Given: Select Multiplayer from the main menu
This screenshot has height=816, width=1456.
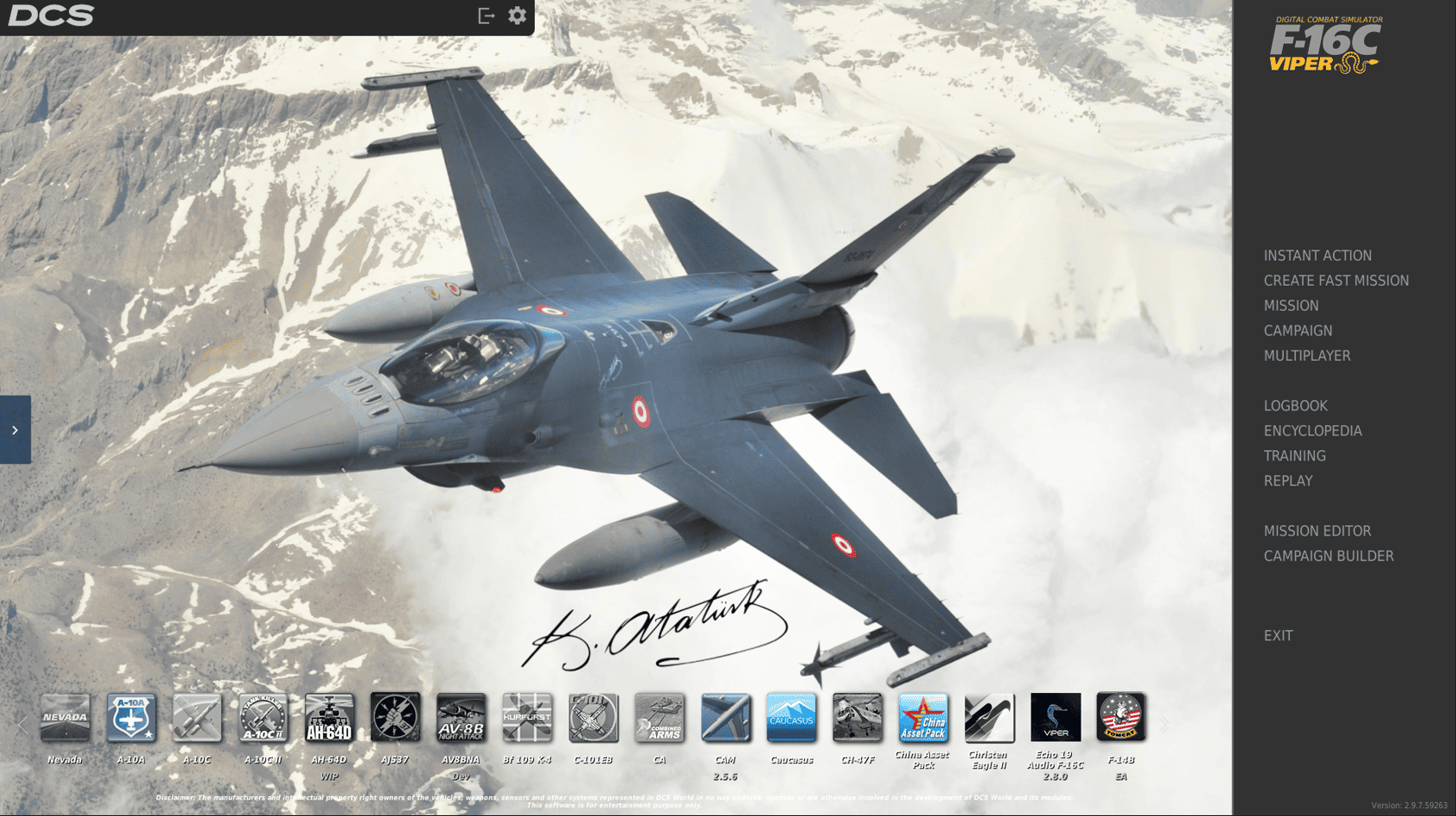Looking at the screenshot, I should (1307, 355).
